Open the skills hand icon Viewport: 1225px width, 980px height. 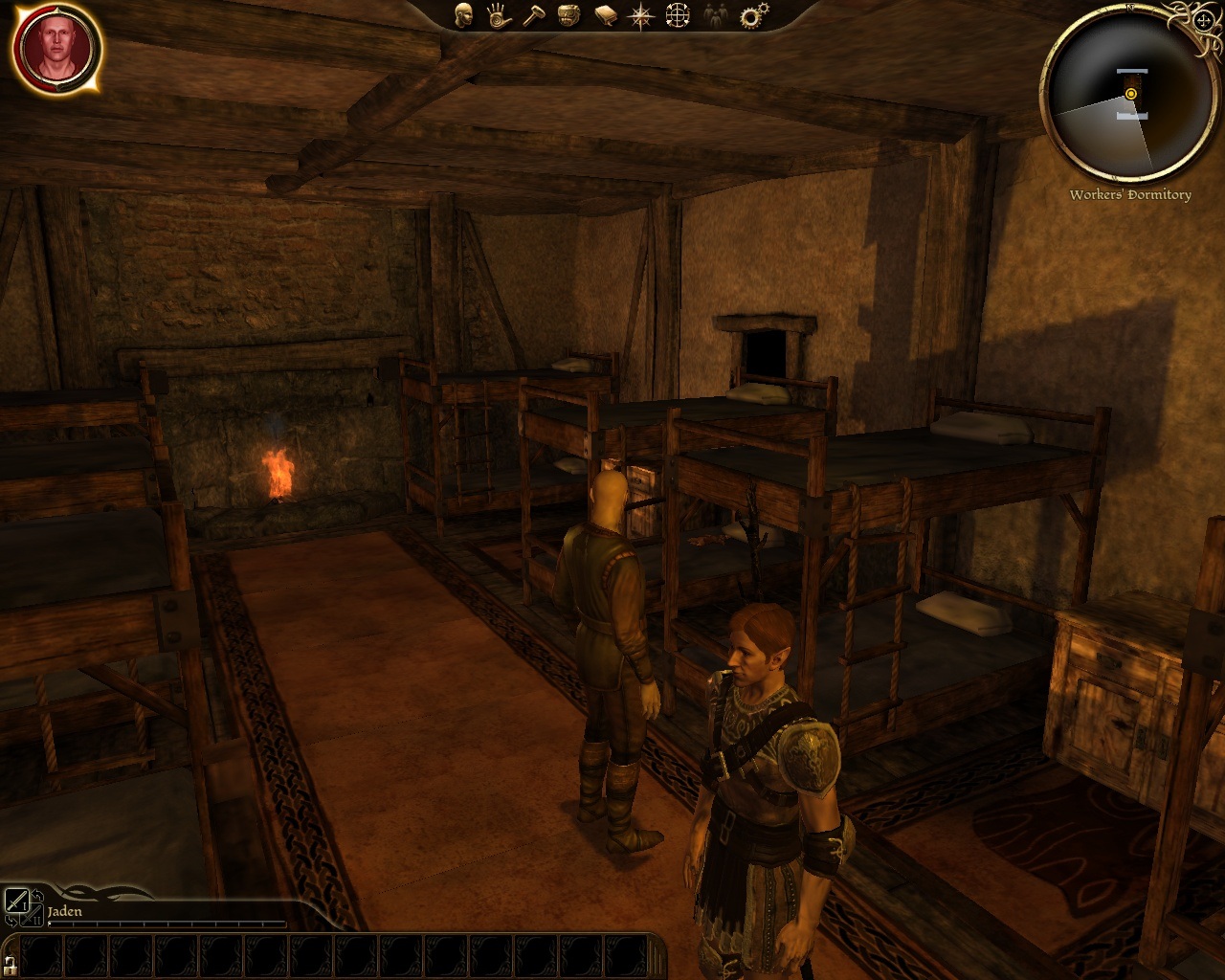pyautogui.click(x=498, y=15)
